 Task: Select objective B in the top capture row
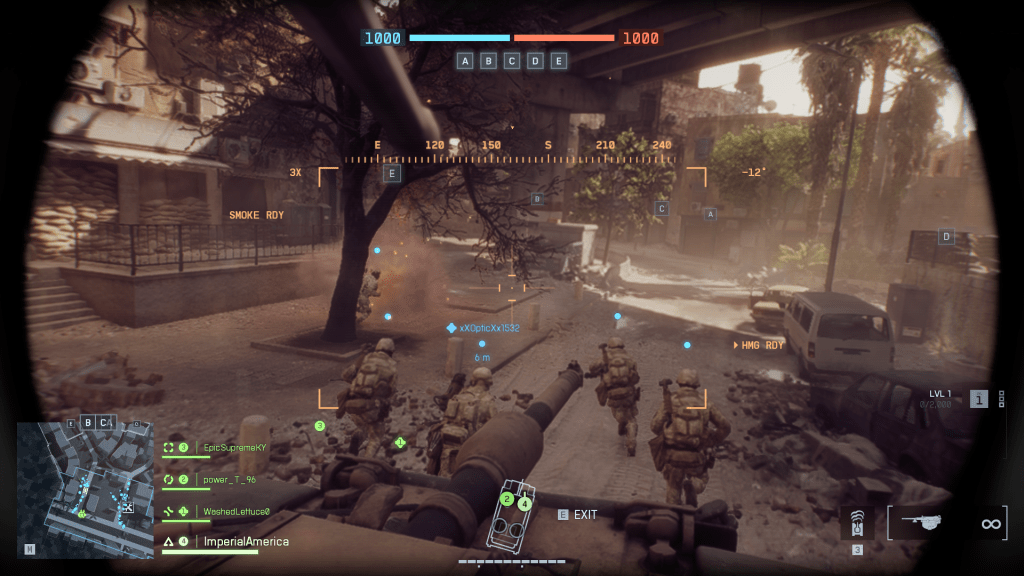point(489,61)
